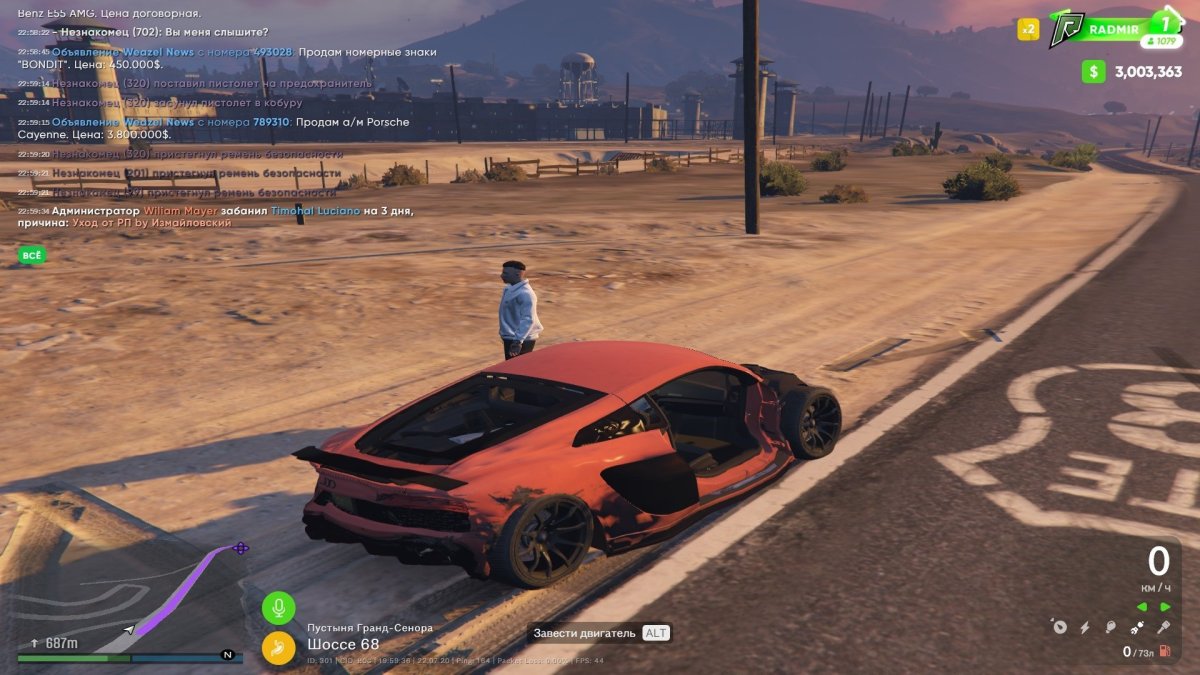This screenshot has width=1200, height=675.
Task: Select the yellow stomach hunger icon
Action: (279, 648)
